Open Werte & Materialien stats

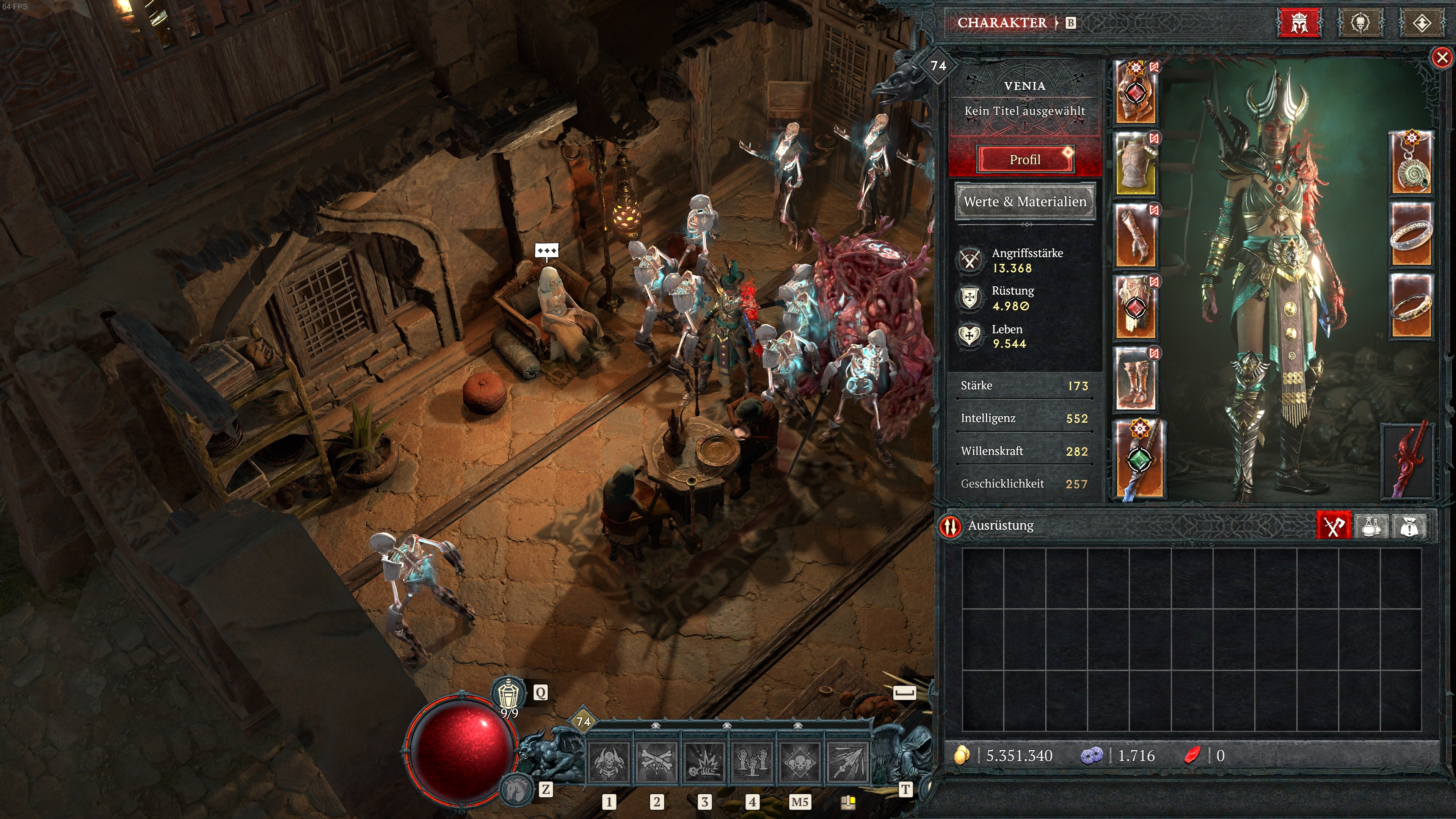[1025, 201]
